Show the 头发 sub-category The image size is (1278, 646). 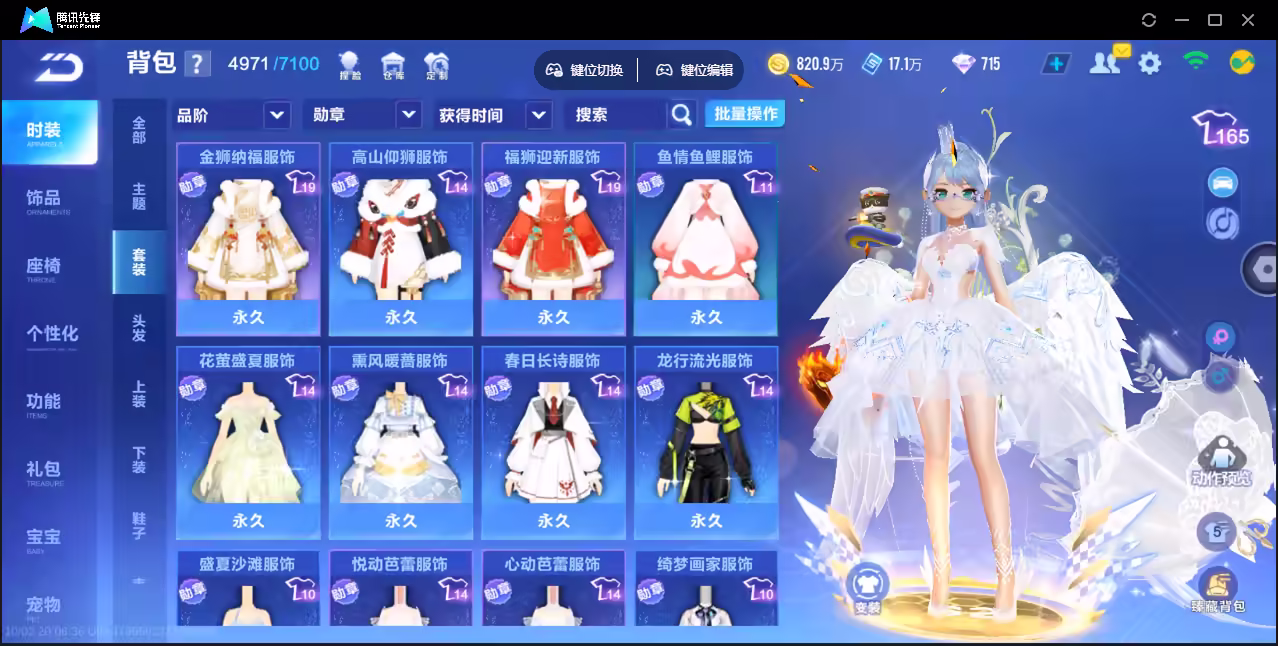tap(139, 328)
